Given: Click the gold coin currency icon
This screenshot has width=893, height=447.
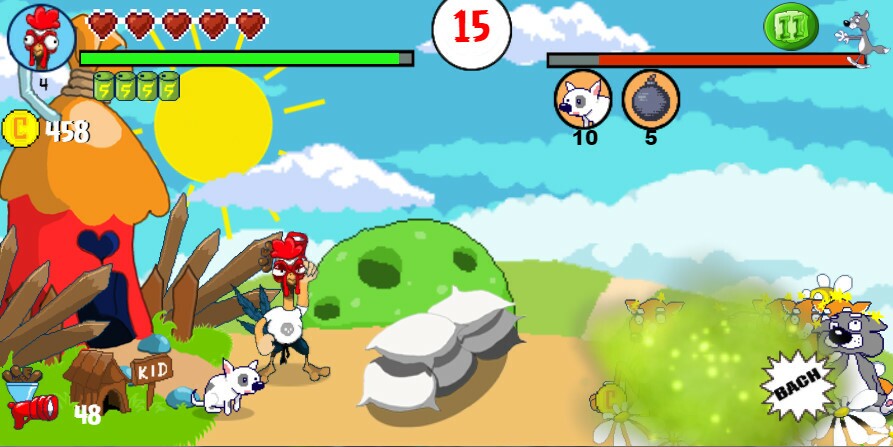Looking at the screenshot, I should pos(21,130).
